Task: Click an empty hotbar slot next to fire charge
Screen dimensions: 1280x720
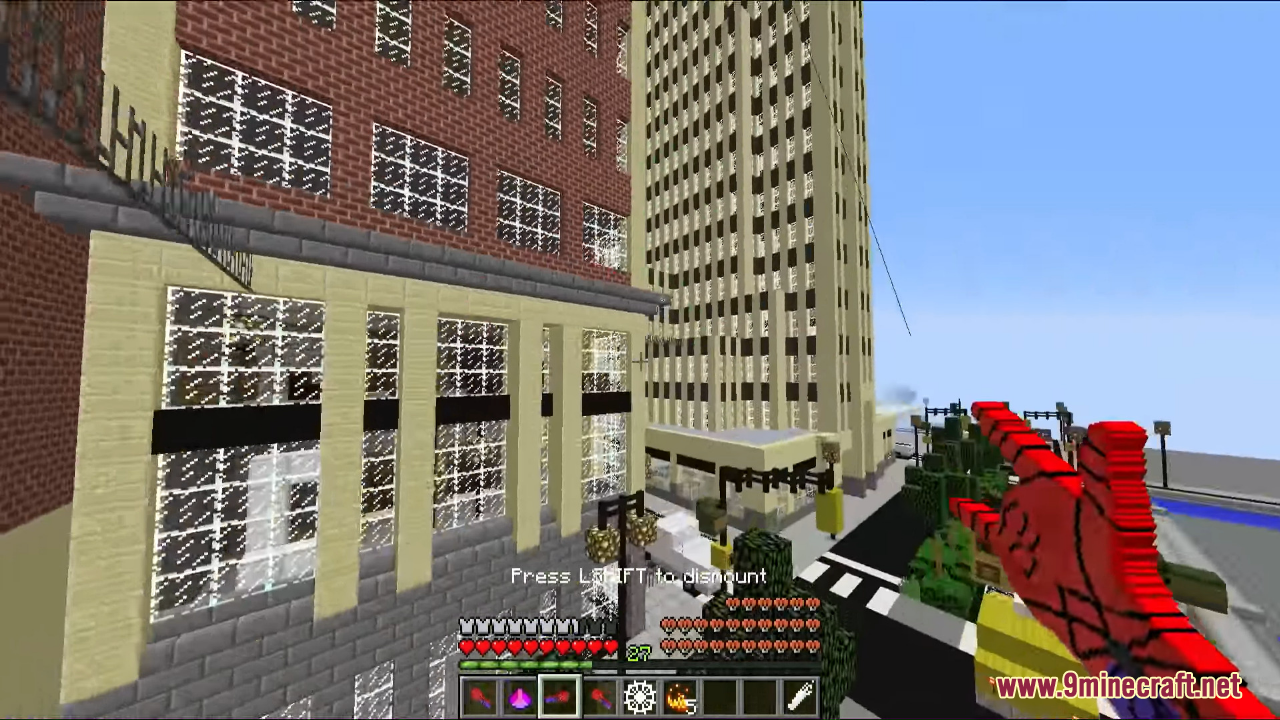Action: point(718,697)
